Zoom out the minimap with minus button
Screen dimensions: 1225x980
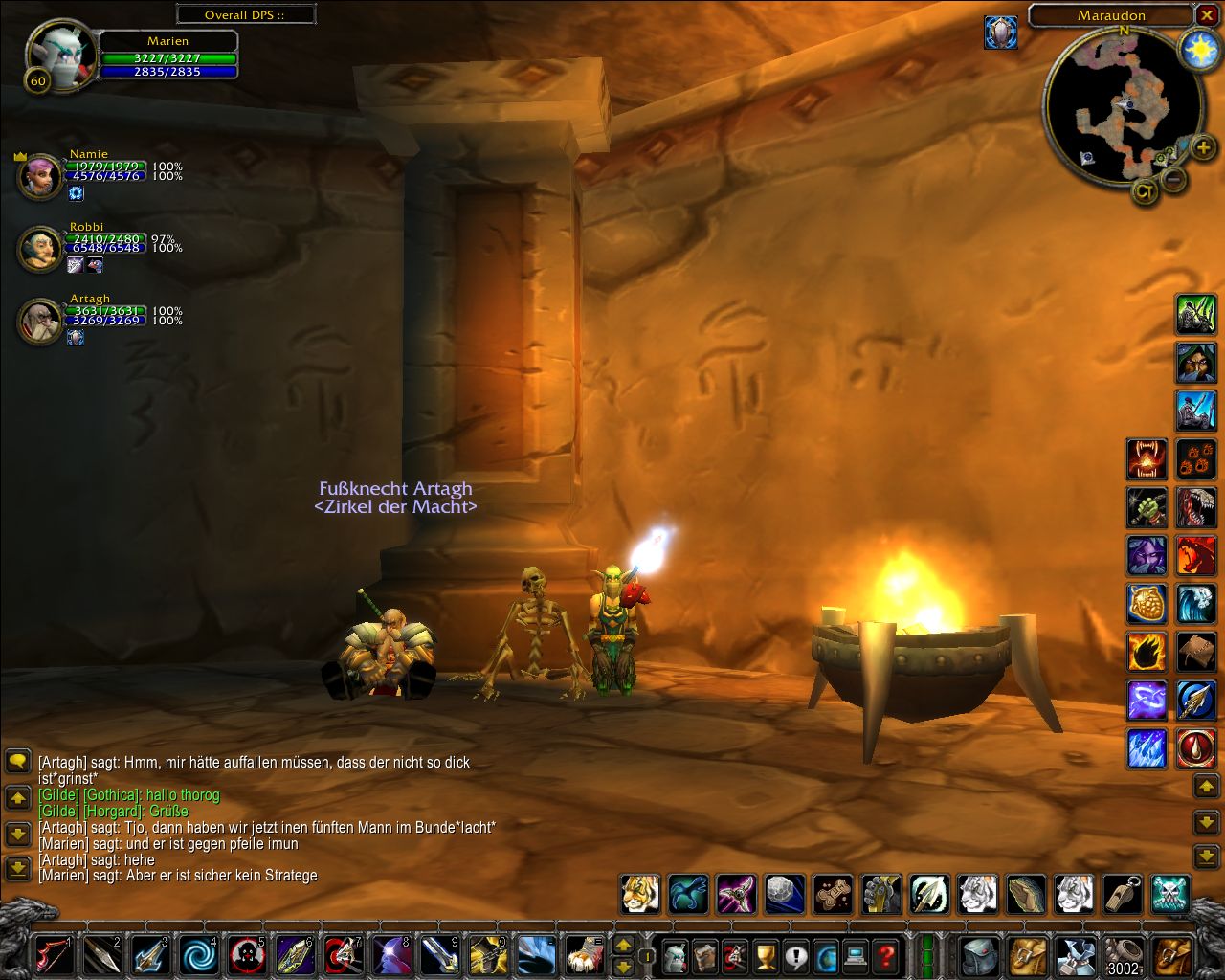point(1174,179)
